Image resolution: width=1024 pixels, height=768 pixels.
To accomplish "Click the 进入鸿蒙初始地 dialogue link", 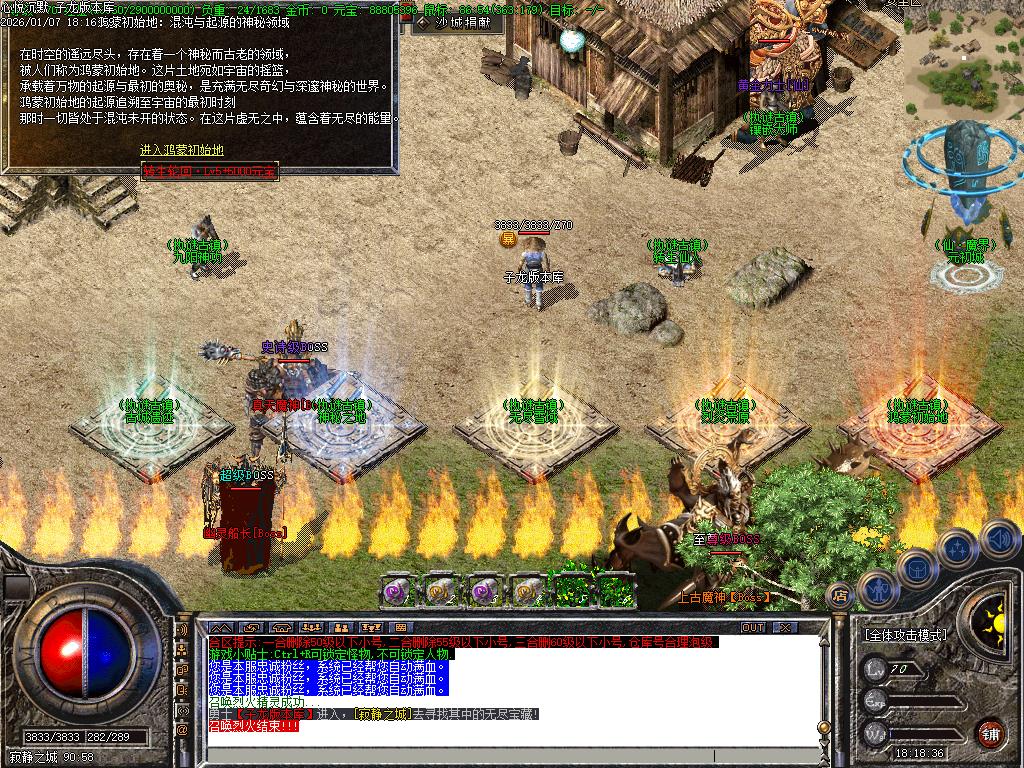I will 181,150.
